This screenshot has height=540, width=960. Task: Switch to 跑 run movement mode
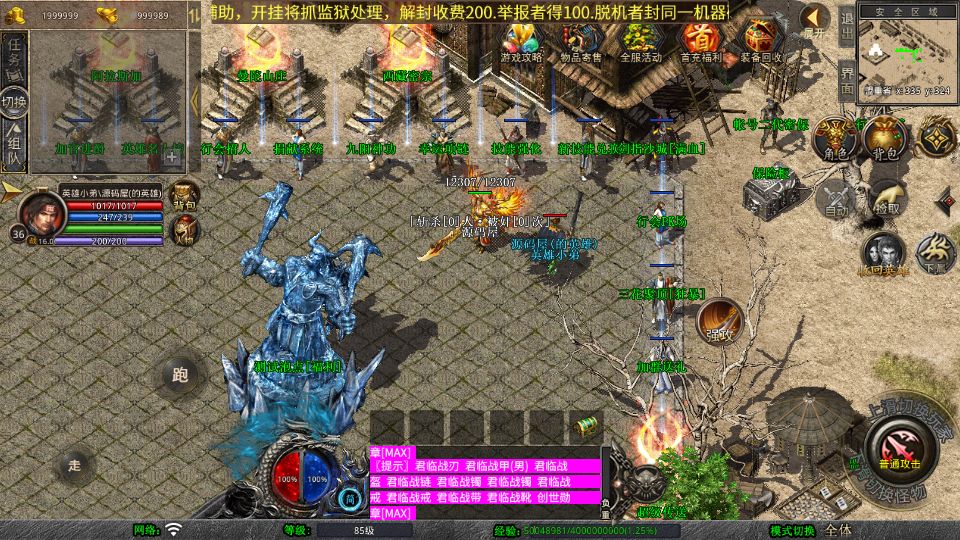coord(180,375)
